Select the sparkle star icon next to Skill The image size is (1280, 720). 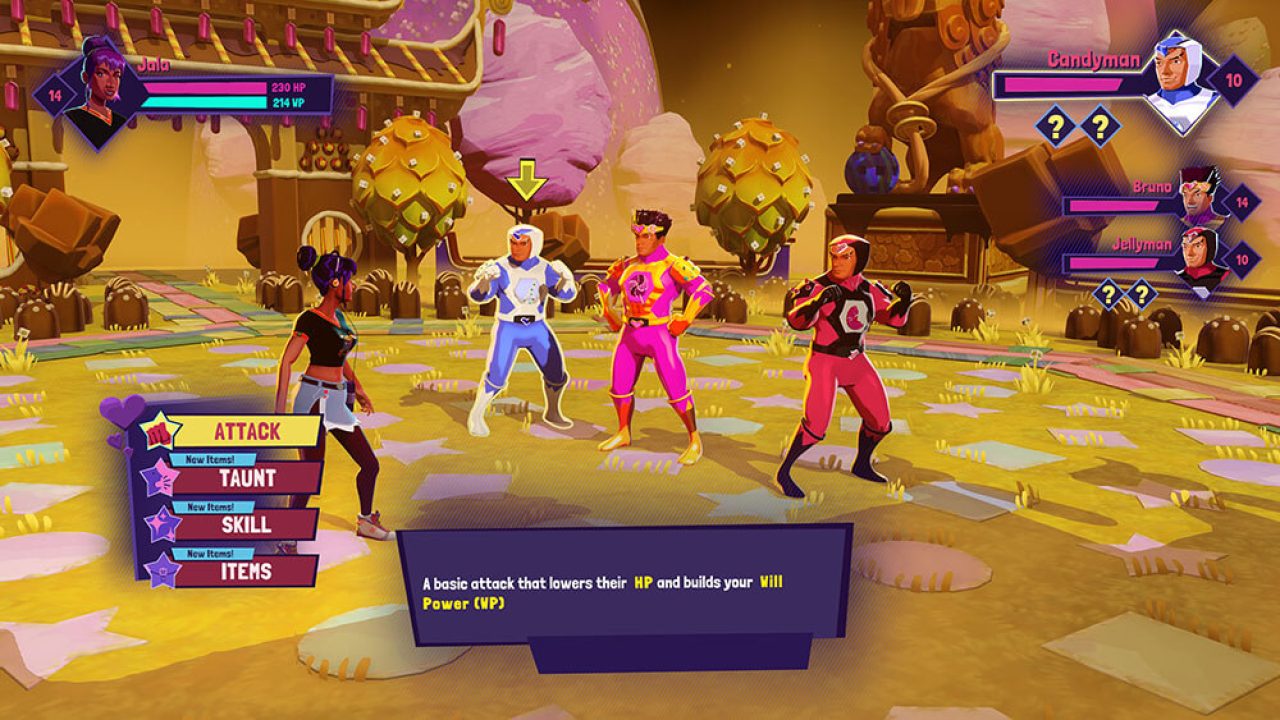(161, 524)
